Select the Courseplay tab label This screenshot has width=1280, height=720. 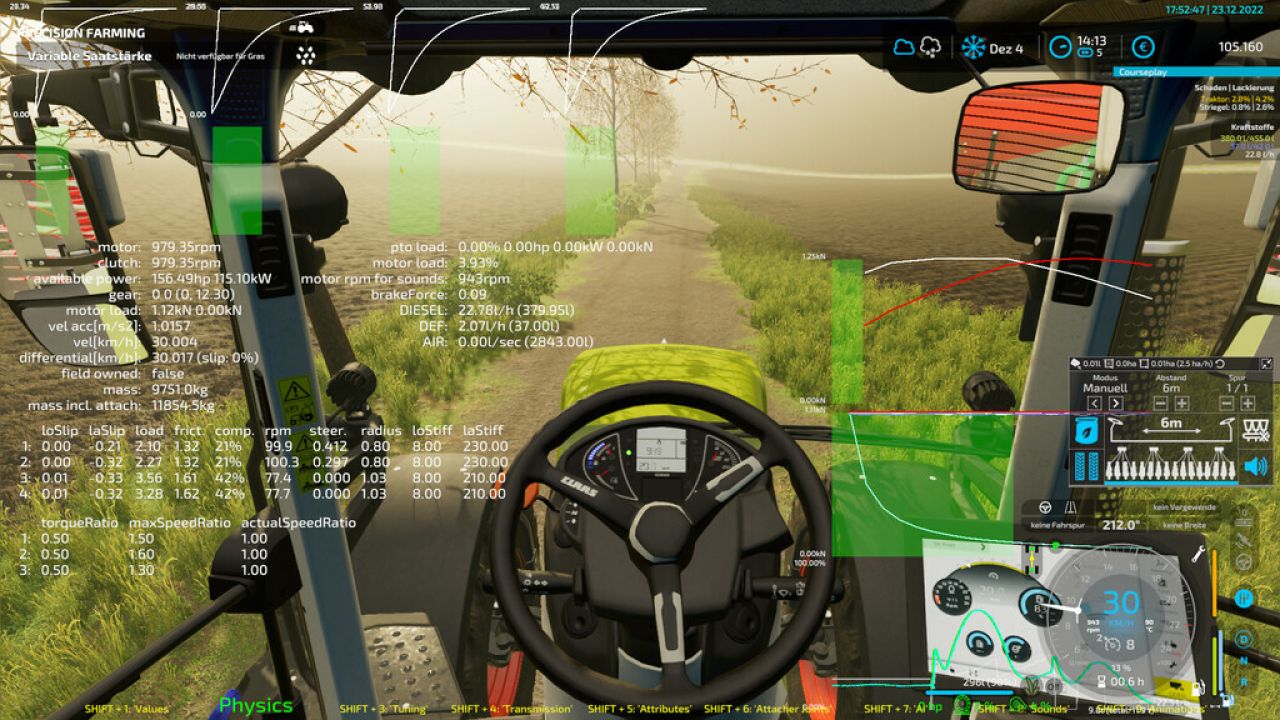point(1143,72)
